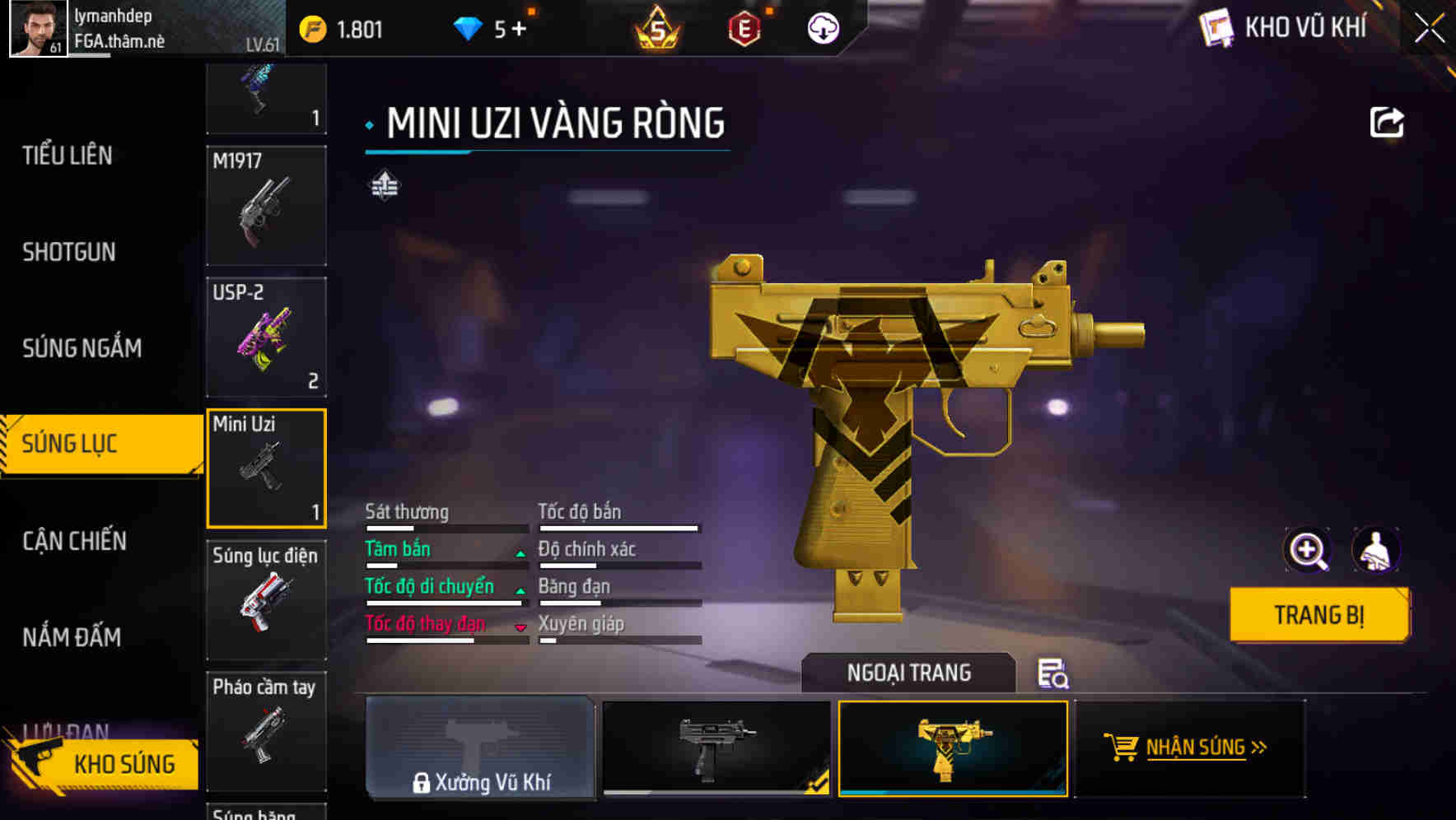This screenshot has width=1456, height=820.
Task: Zoom in with magnifier icon
Action: [1307, 550]
